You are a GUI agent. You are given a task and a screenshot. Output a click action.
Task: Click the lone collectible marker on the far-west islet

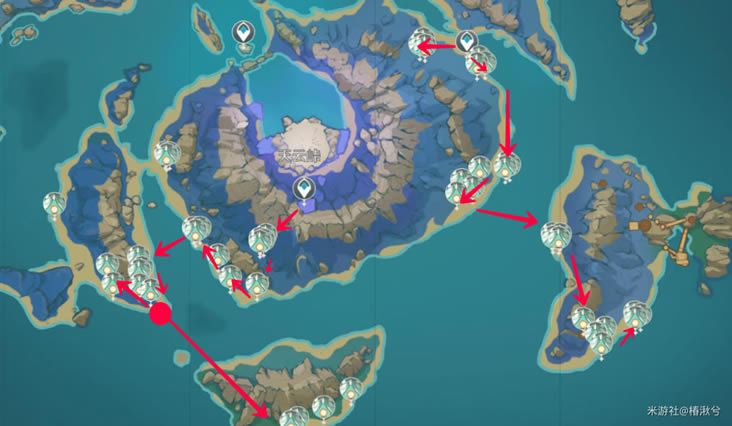pos(53,205)
